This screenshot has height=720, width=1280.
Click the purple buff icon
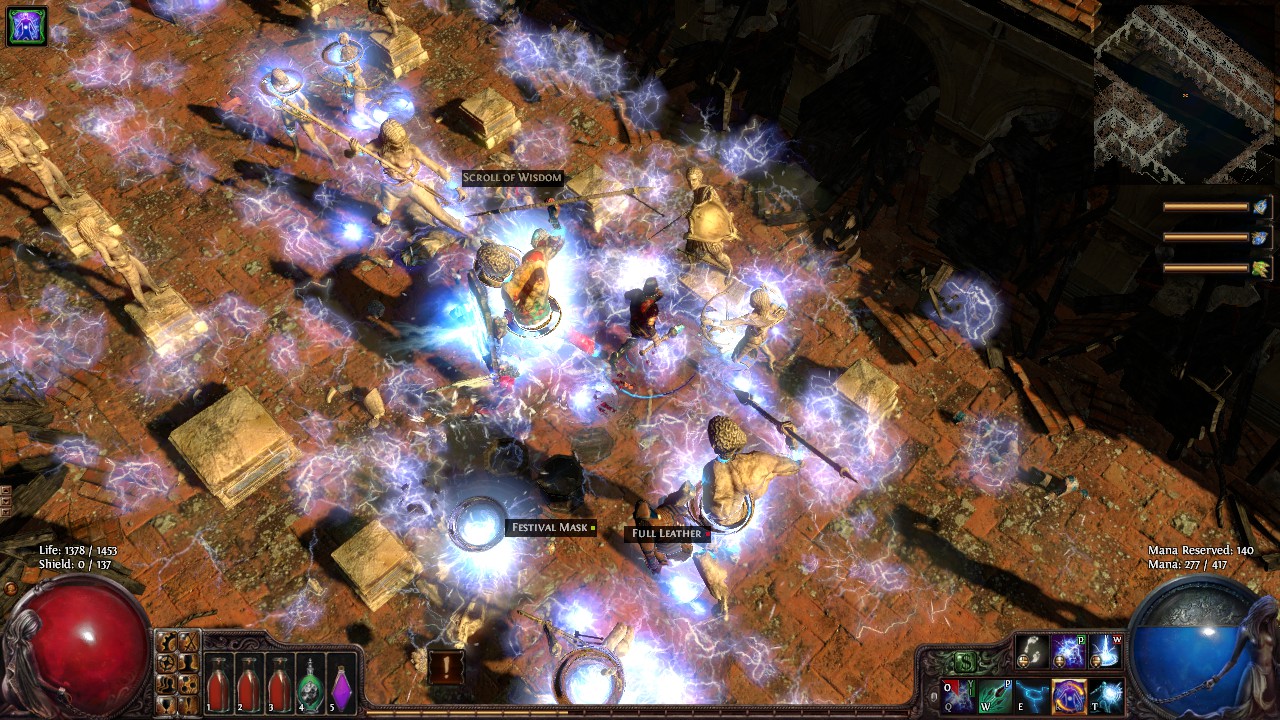pos(26,26)
